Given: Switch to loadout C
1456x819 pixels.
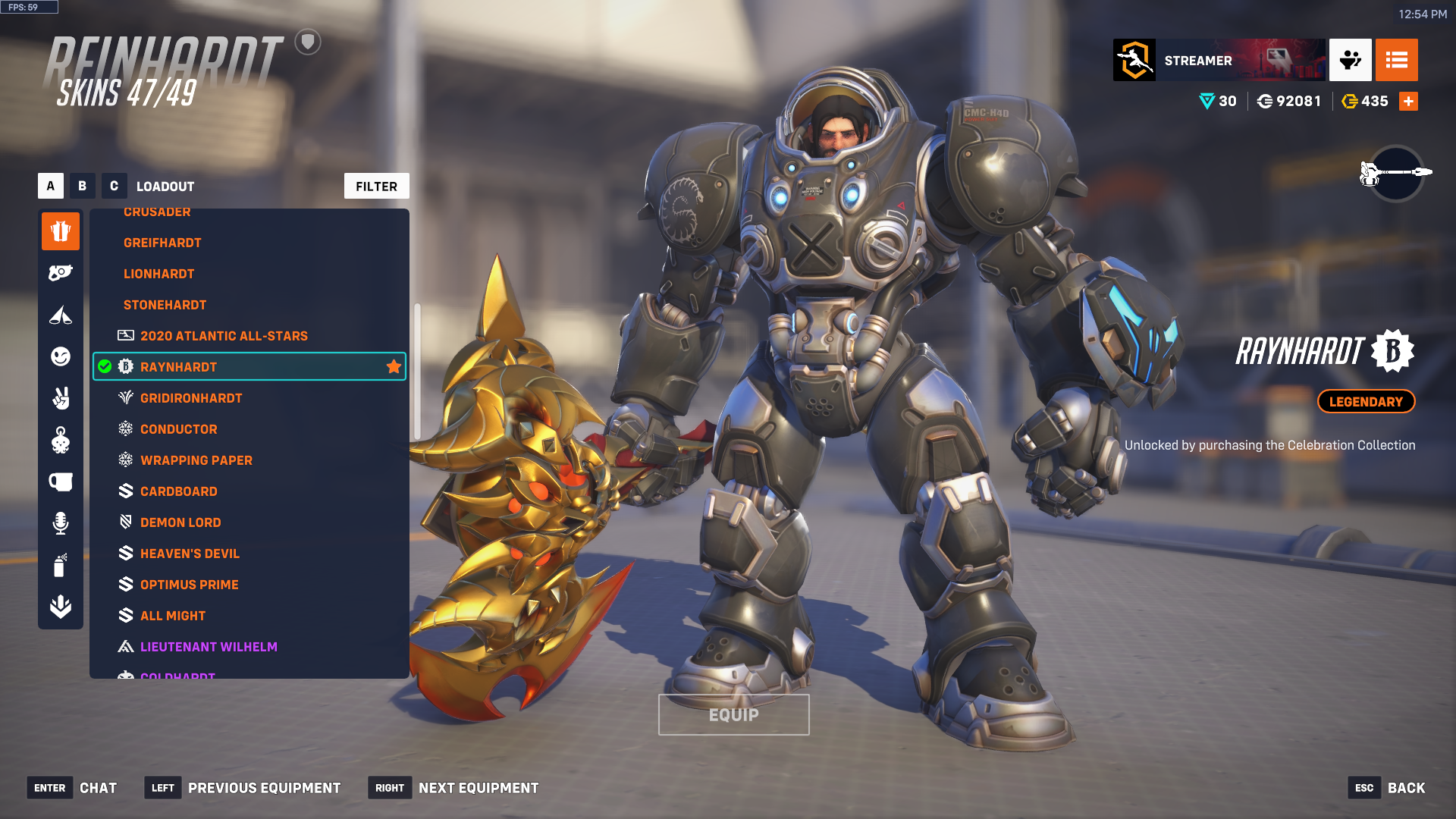Looking at the screenshot, I should pyautogui.click(x=114, y=186).
